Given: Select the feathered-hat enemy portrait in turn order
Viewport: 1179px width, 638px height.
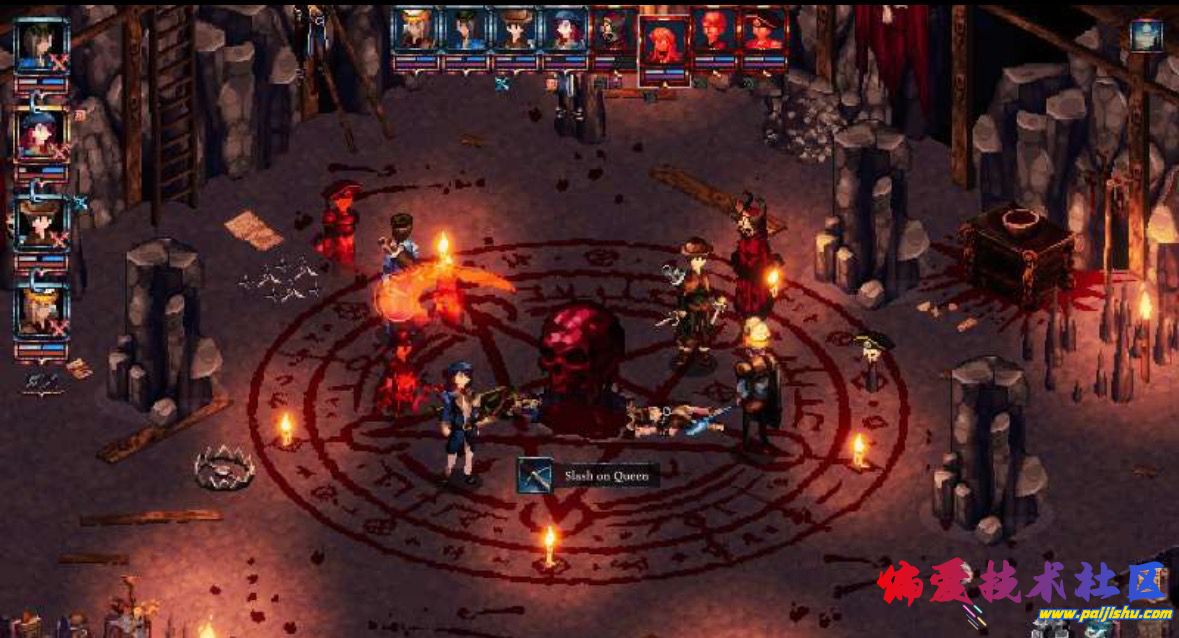Looking at the screenshot, I should [x=612, y=30].
